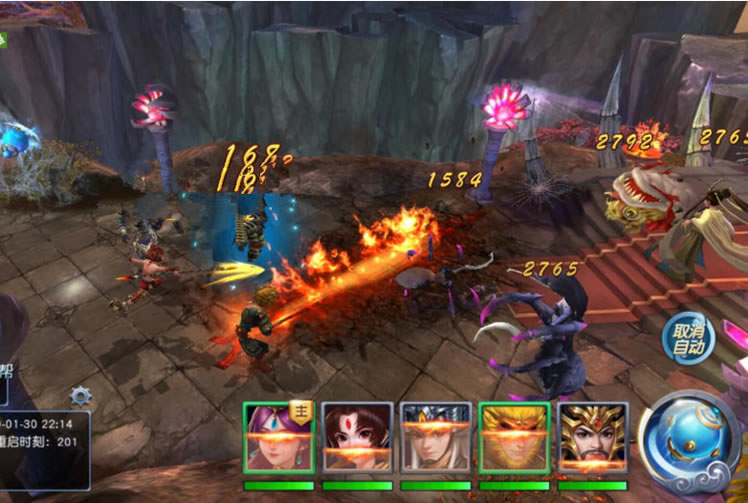Open settings via the gear icon
The width and height of the screenshot is (748, 503).
(x=80, y=397)
